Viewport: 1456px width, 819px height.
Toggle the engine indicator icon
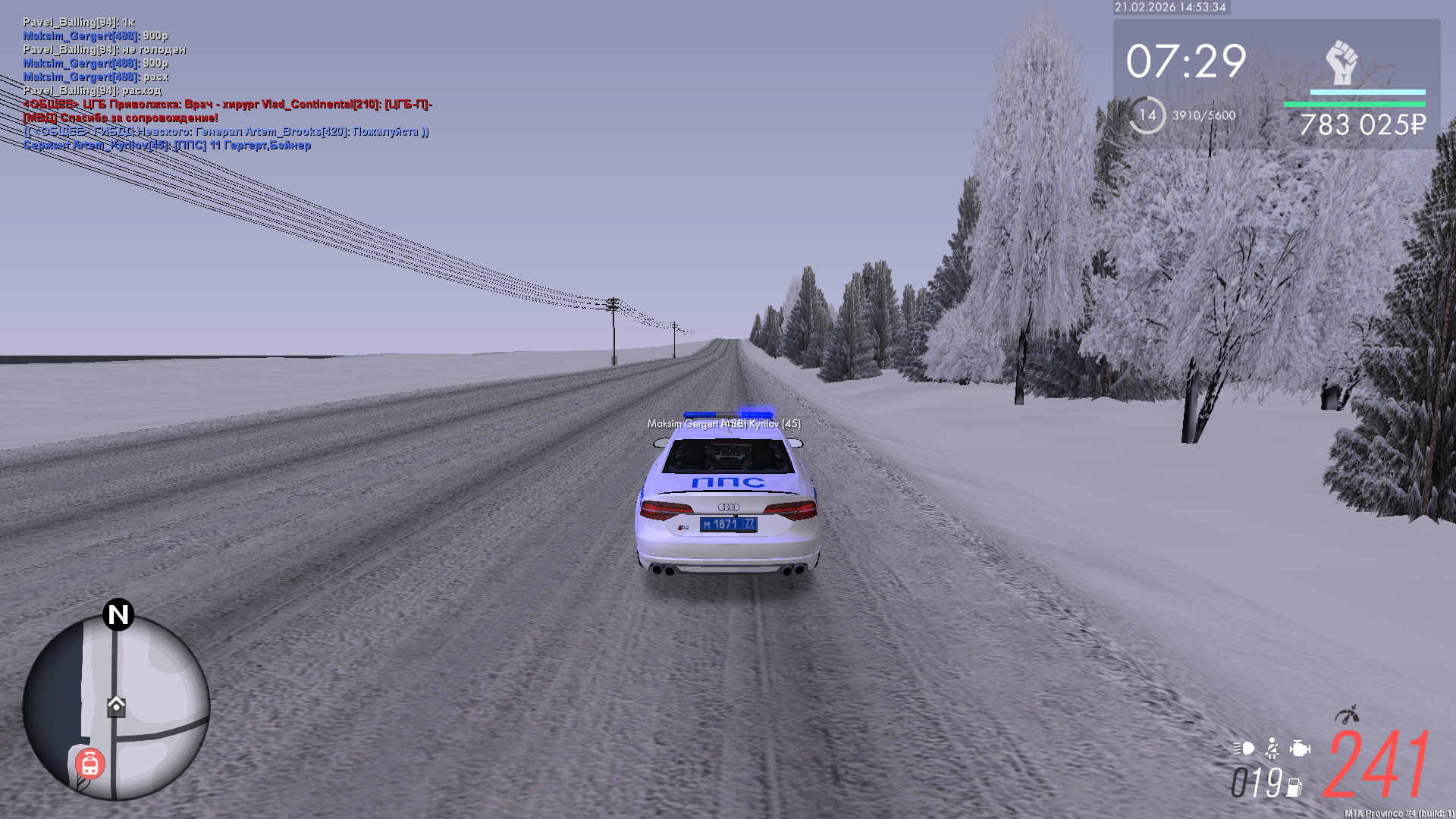point(1300,748)
